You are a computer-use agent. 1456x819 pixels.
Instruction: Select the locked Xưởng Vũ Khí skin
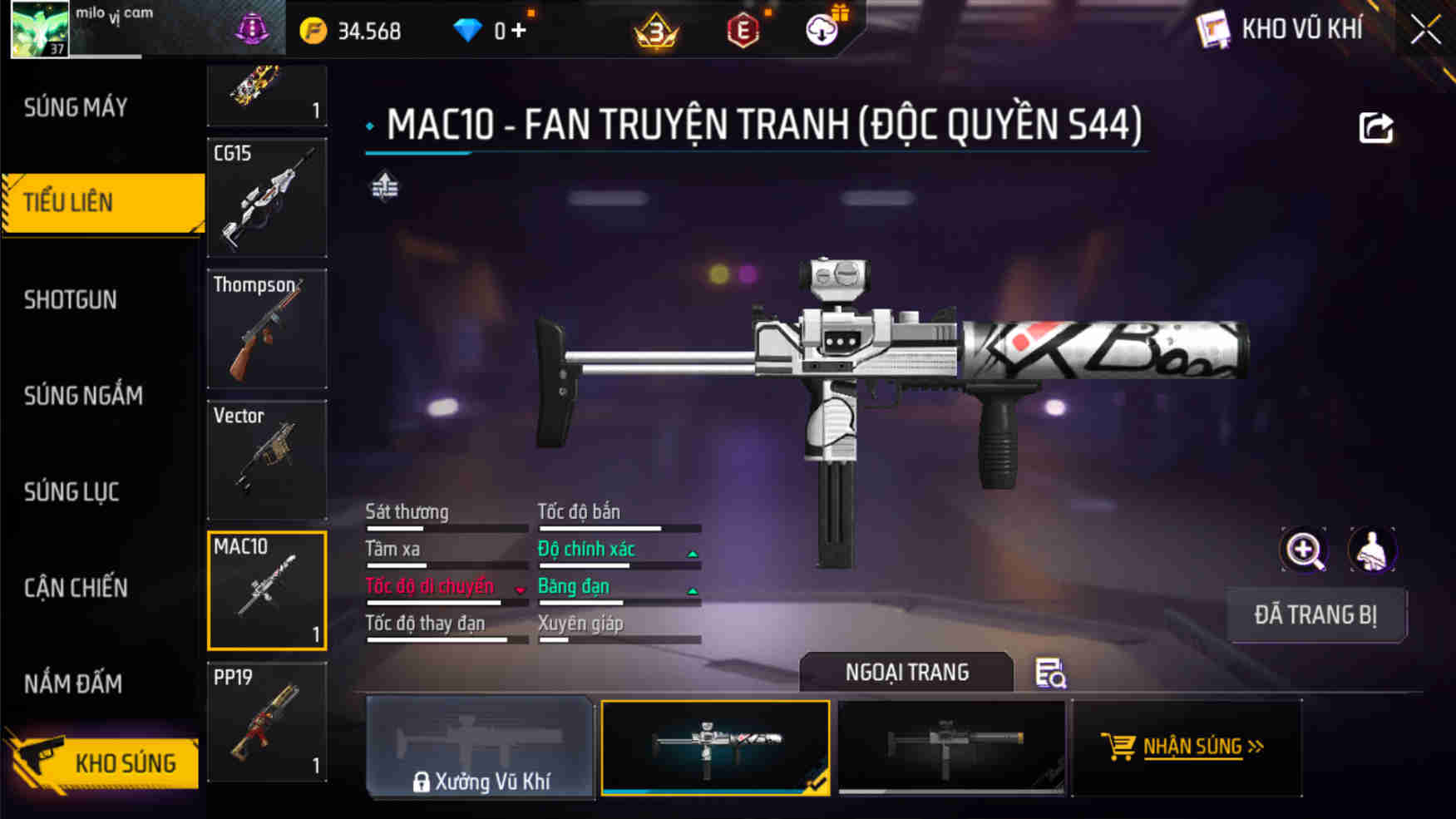[x=481, y=748]
